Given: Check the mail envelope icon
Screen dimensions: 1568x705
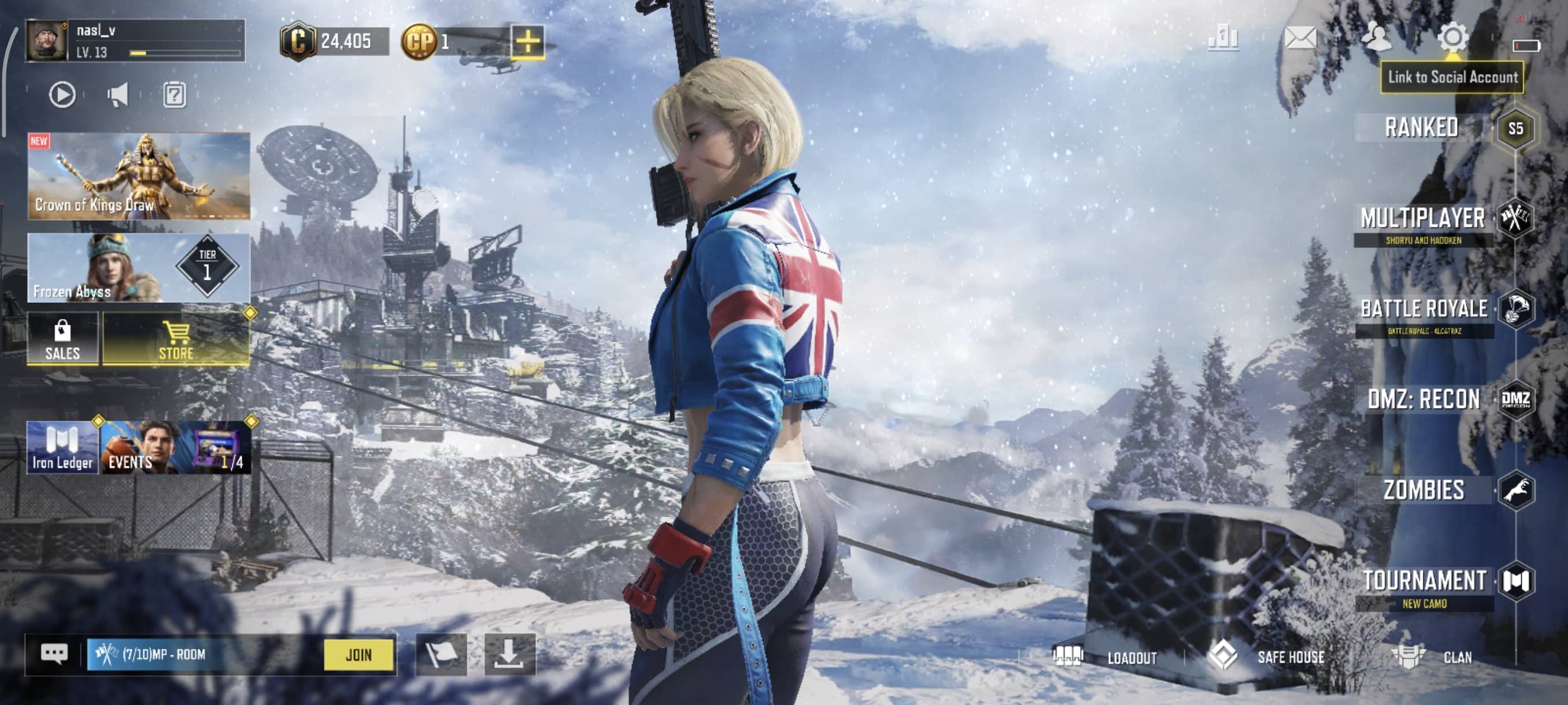Looking at the screenshot, I should tap(1300, 38).
